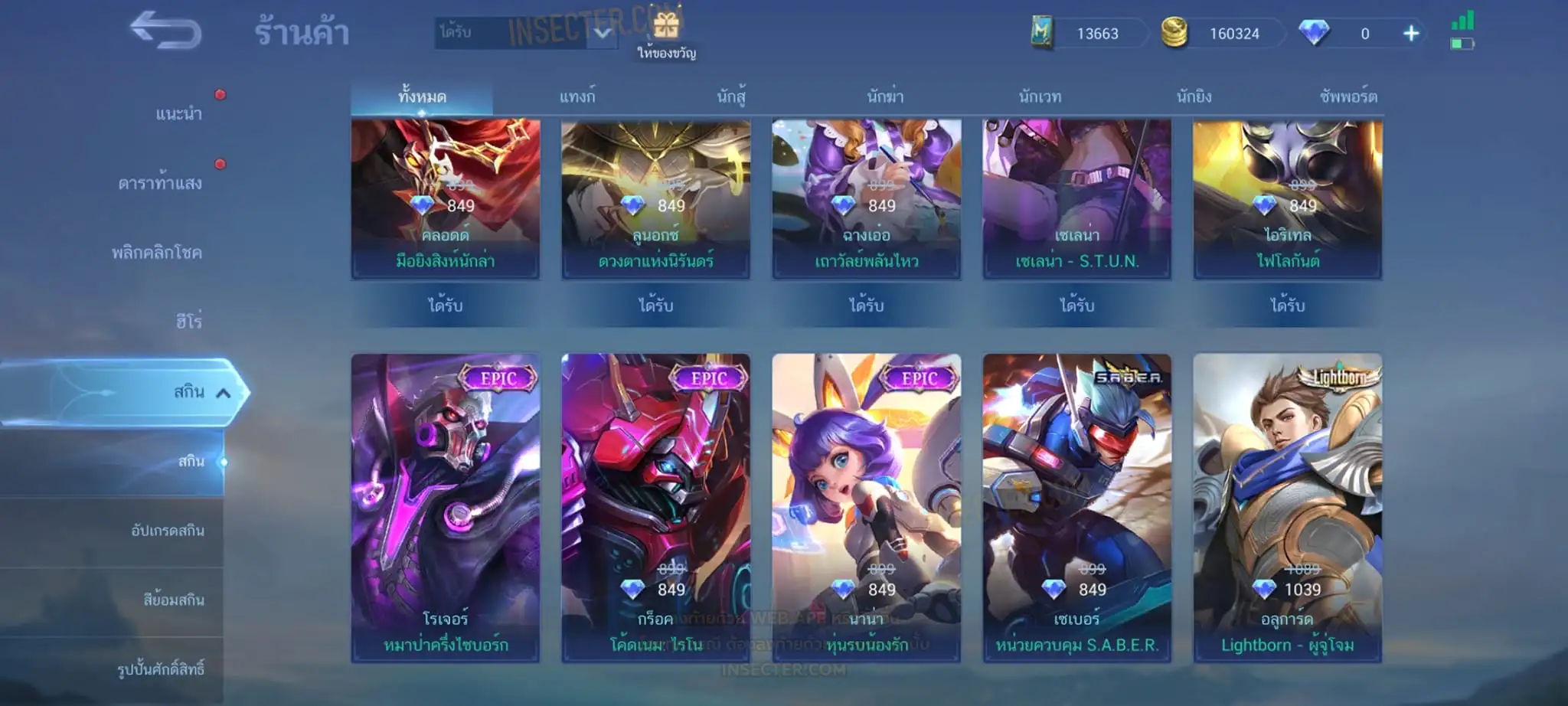Screen dimensions: 1568x706
Task: Choose the S.A.B.E.R. skin card
Action: [x=1076, y=507]
